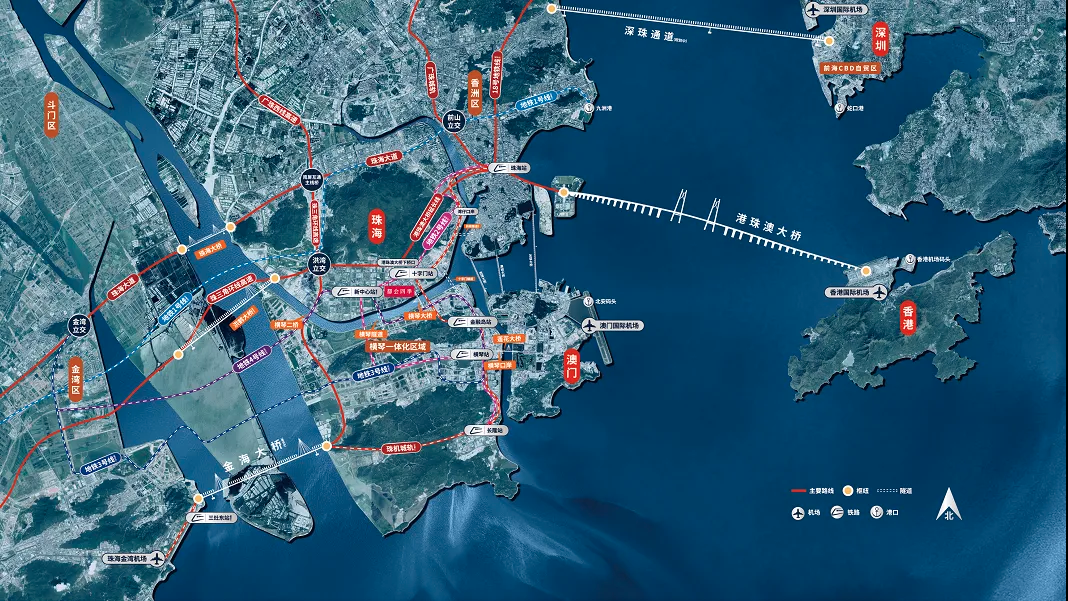Click the 金湾立交 interchange marker
This screenshot has width=1068, height=601.
pyautogui.click(x=78, y=324)
